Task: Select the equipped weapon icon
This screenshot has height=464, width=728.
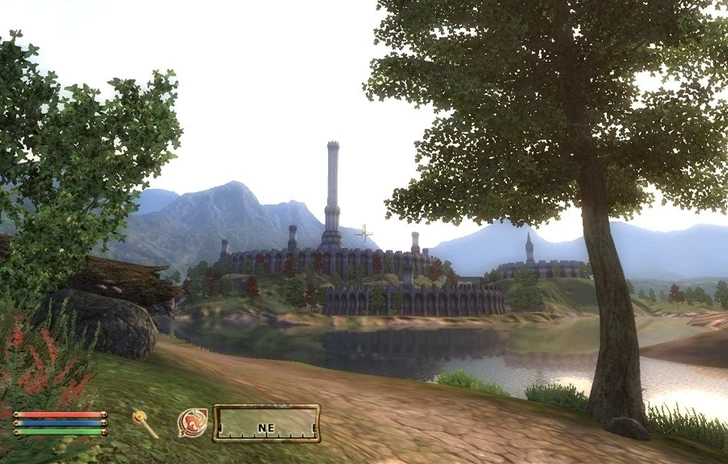Action: pos(145,423)
